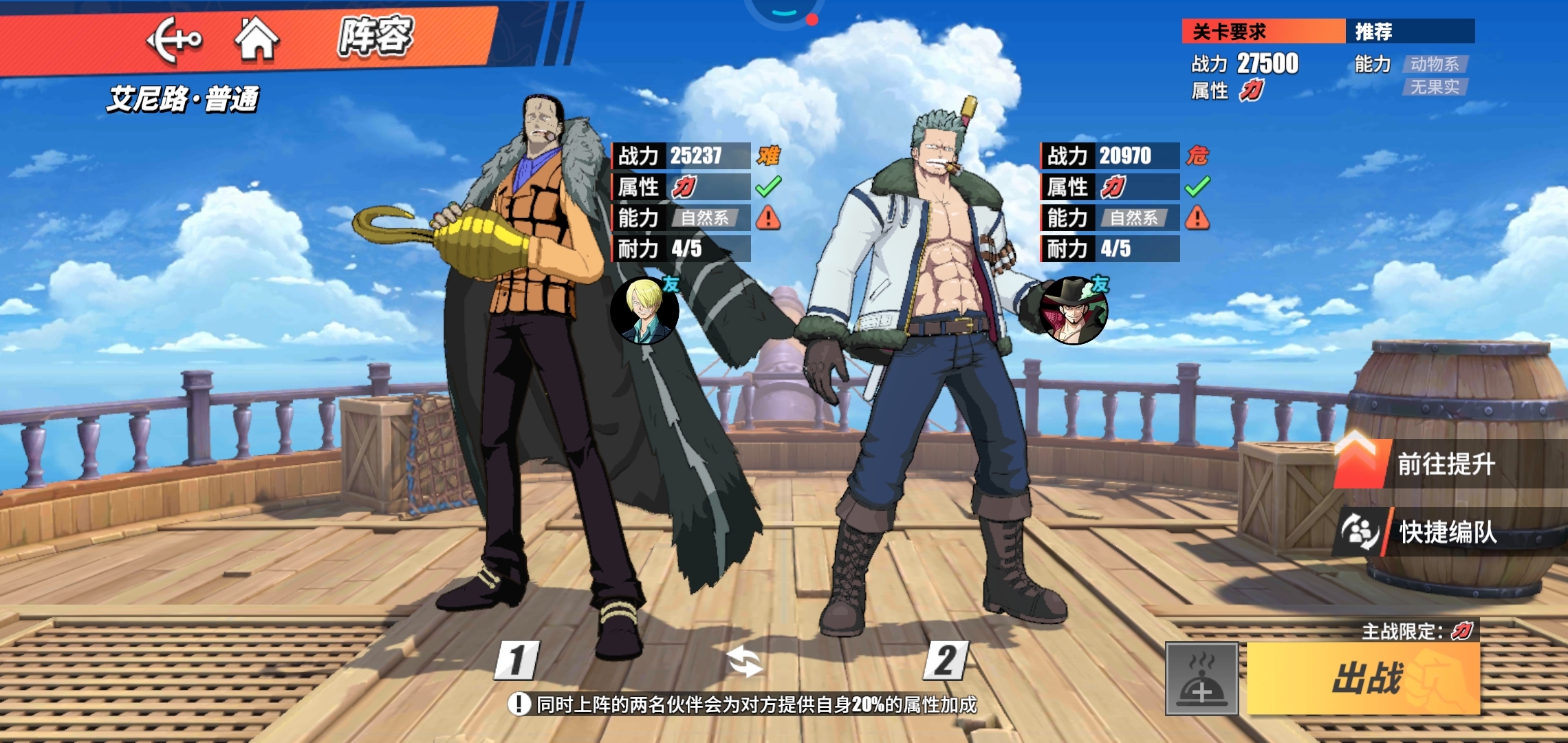Select Sanji friend support portrait
Image resolution: width=1568 pixels, height=743 pixels.
[644, 311]
